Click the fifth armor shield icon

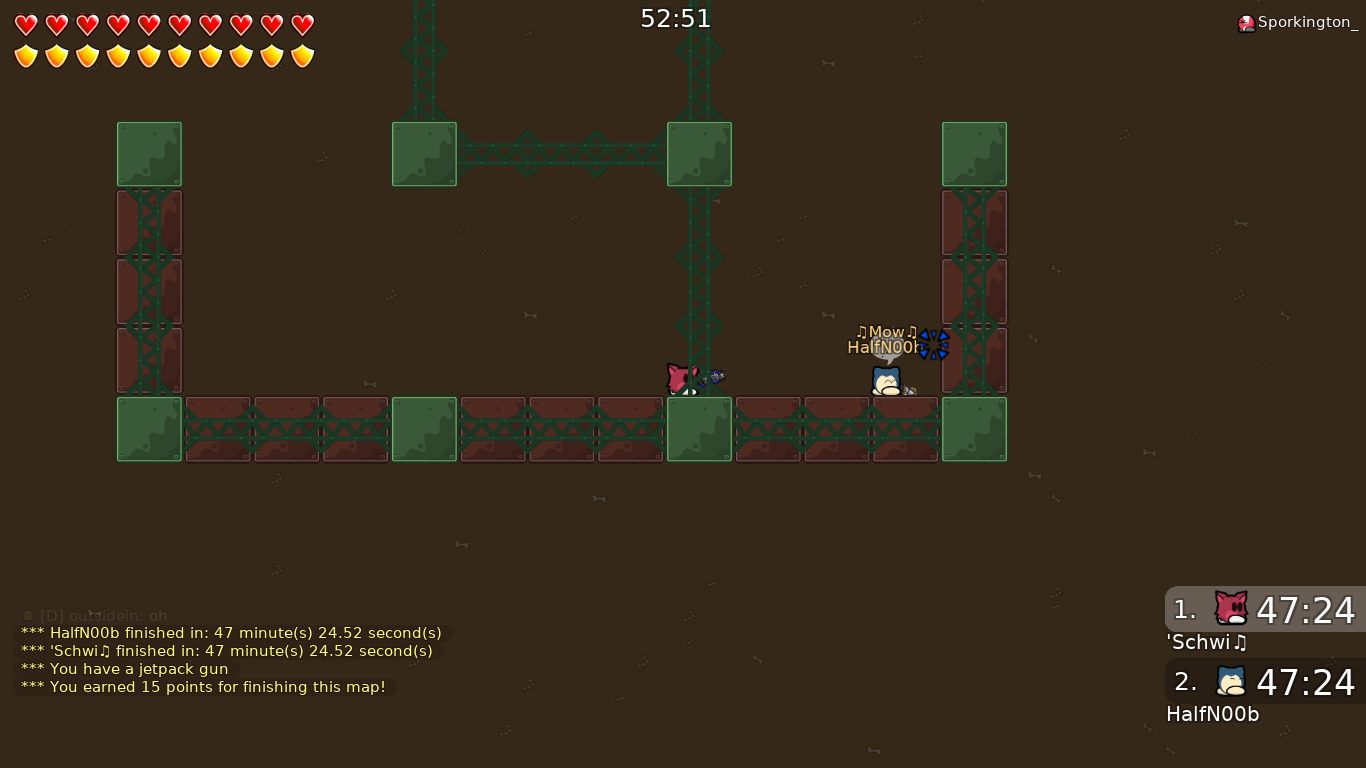tap(148, 55)
